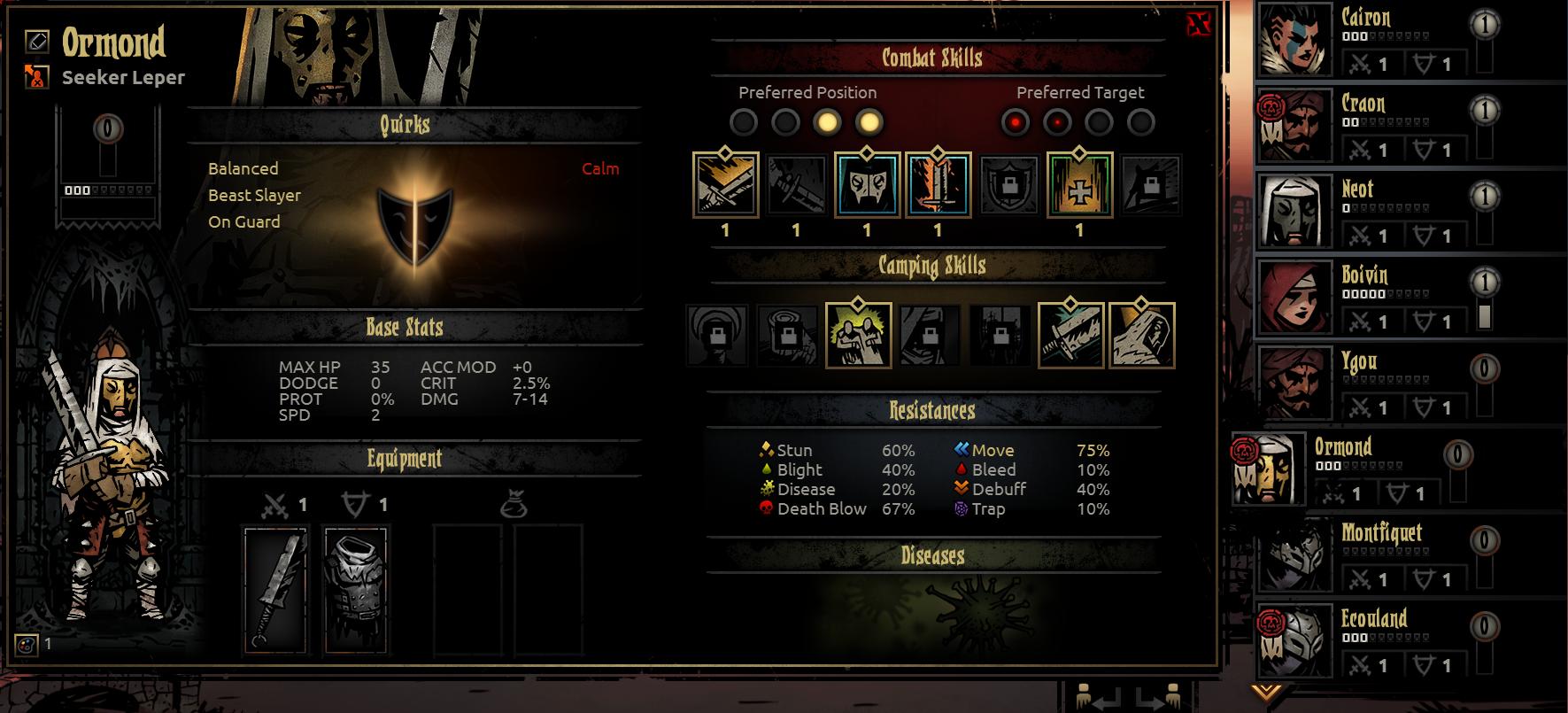Edit hero name with pencil icon
1568x713 pixels.
tap(37, 40)
